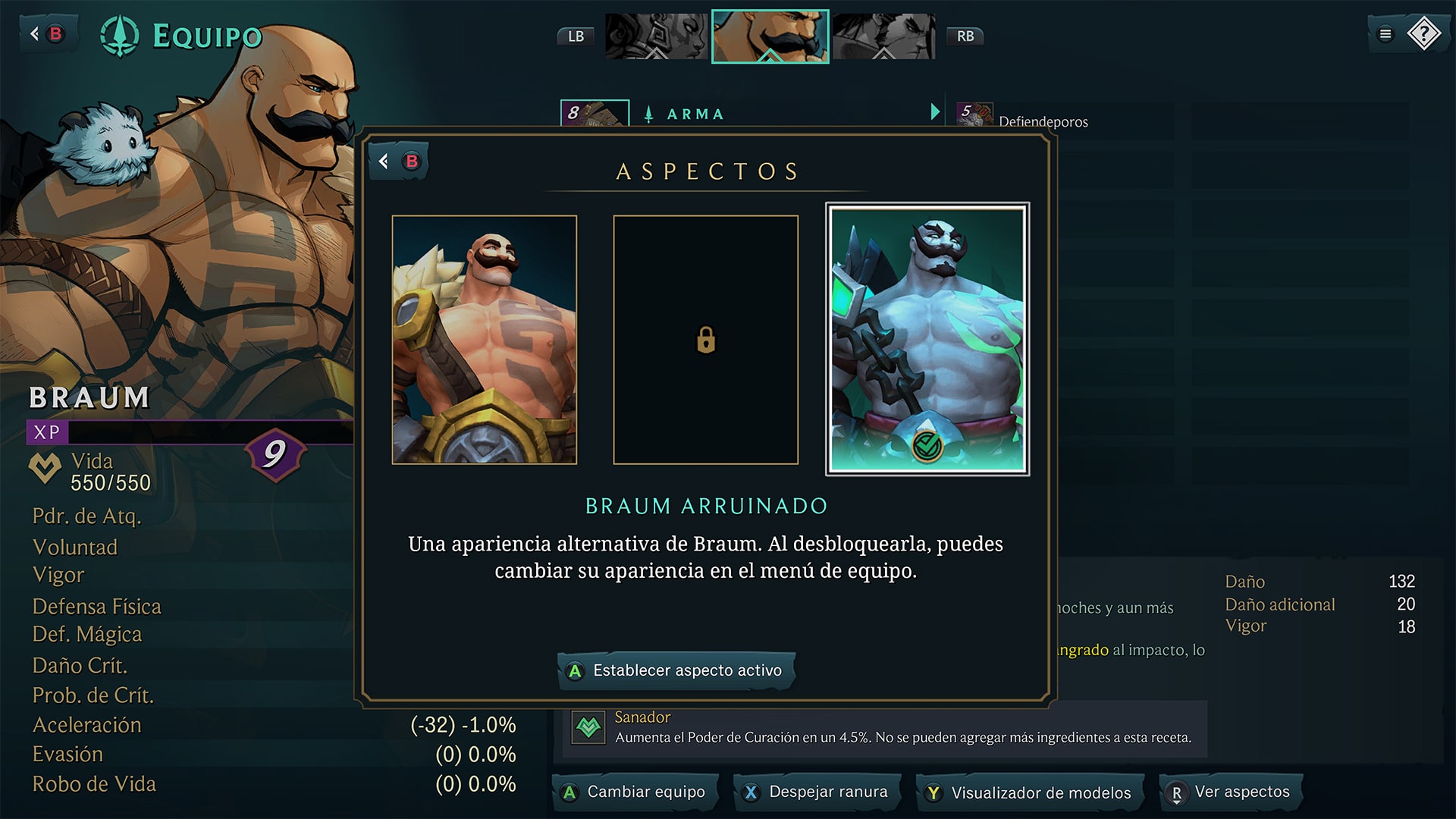Switch to the champion portrait left of Braum
This screenshot has width=1456, height=819.
[657, 35]
